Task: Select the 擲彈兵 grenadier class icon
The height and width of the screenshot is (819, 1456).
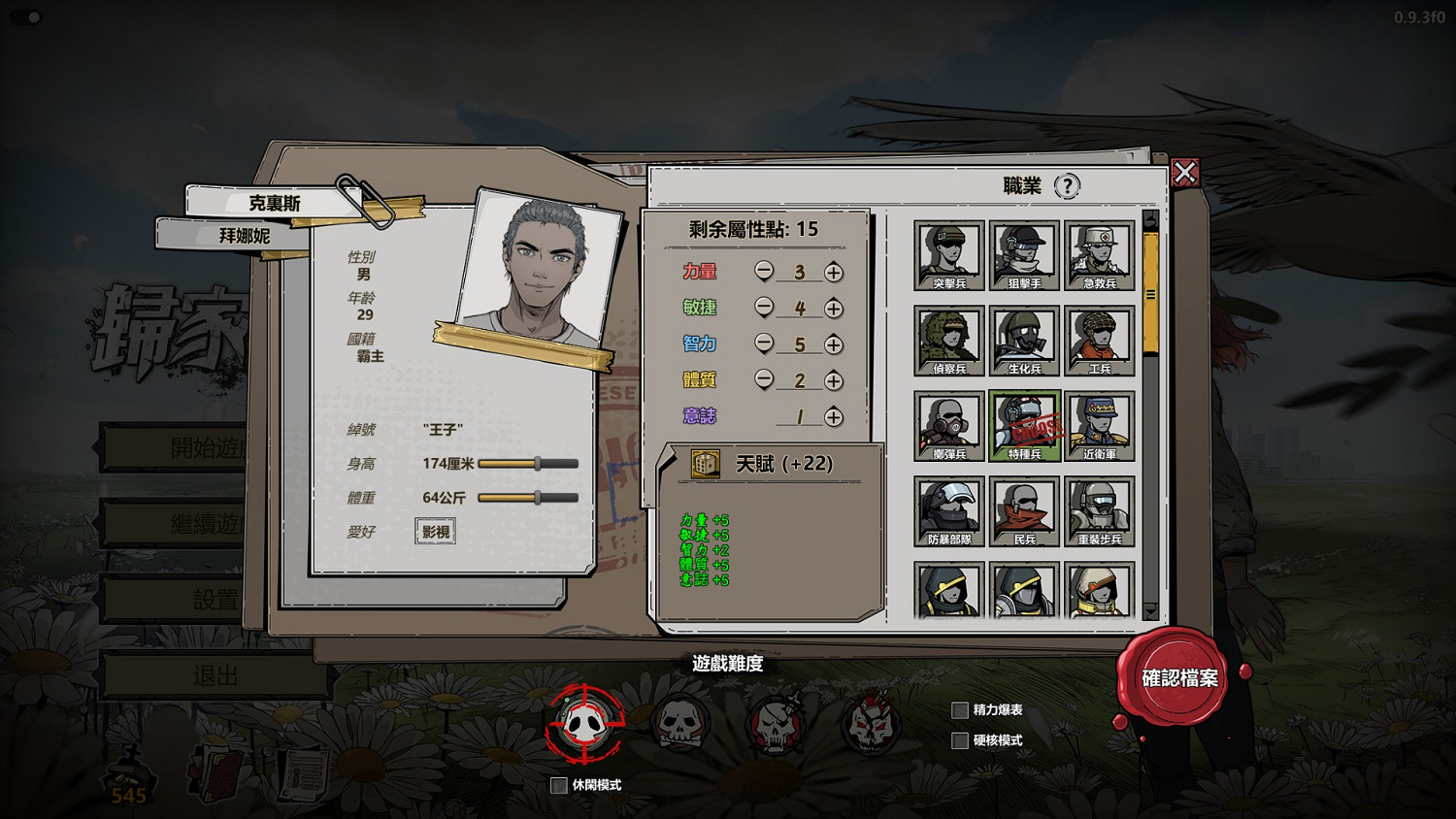Action: [948, 425]
